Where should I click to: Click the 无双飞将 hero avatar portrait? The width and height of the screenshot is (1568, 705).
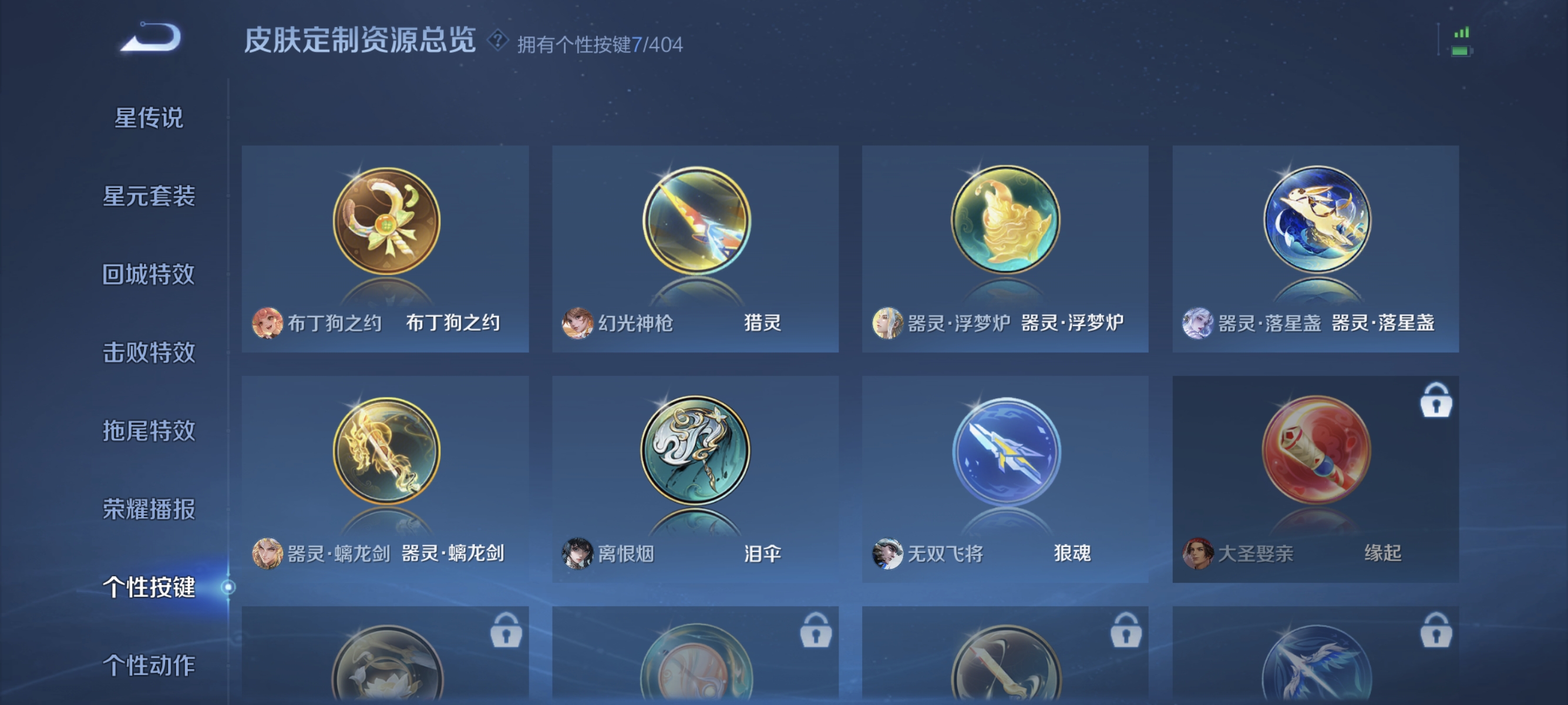pyautogui.click(x=888, y=554)
